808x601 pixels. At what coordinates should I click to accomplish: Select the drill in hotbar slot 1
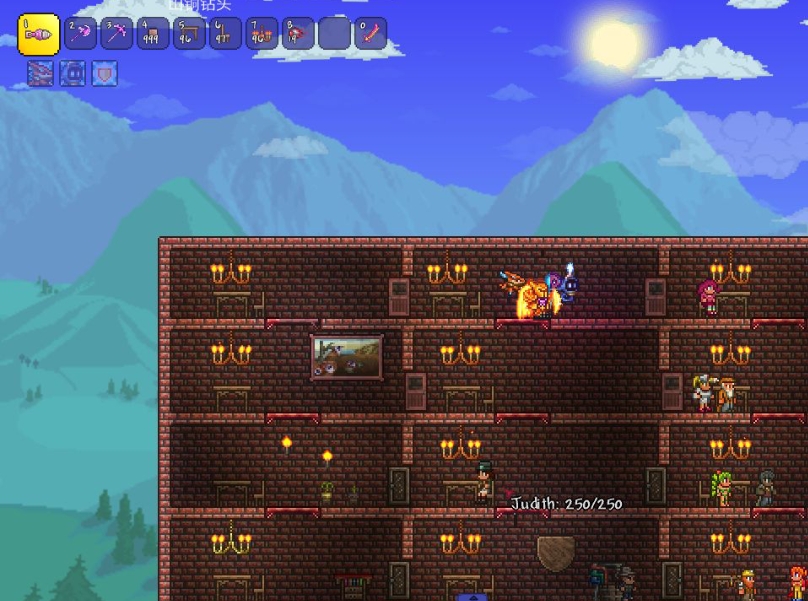39,34
